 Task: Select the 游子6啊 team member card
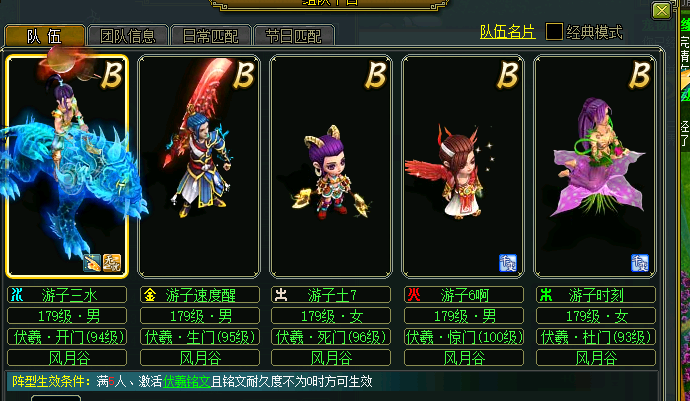(462, 165)
